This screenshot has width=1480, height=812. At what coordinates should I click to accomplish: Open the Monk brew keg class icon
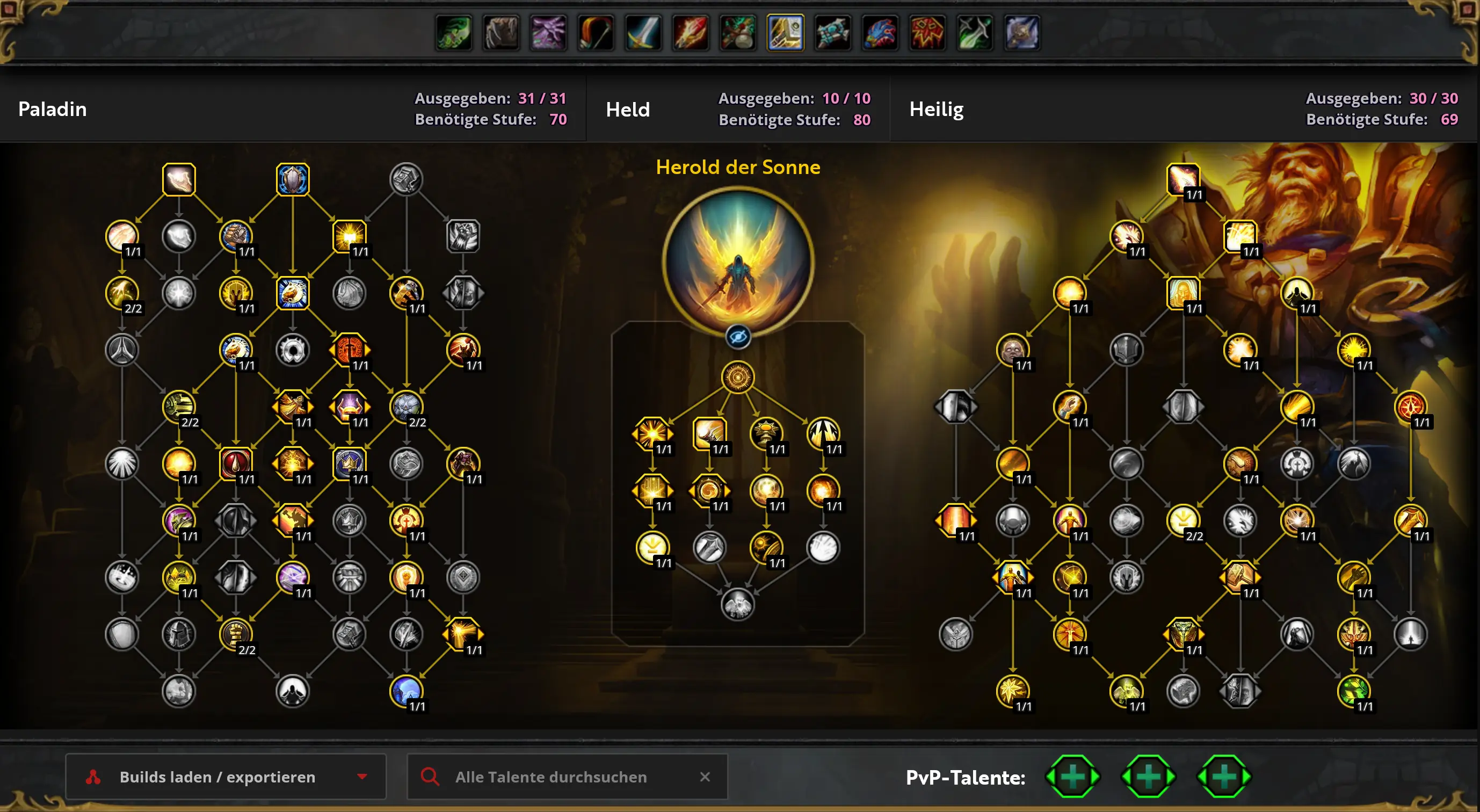pos(738,33)
